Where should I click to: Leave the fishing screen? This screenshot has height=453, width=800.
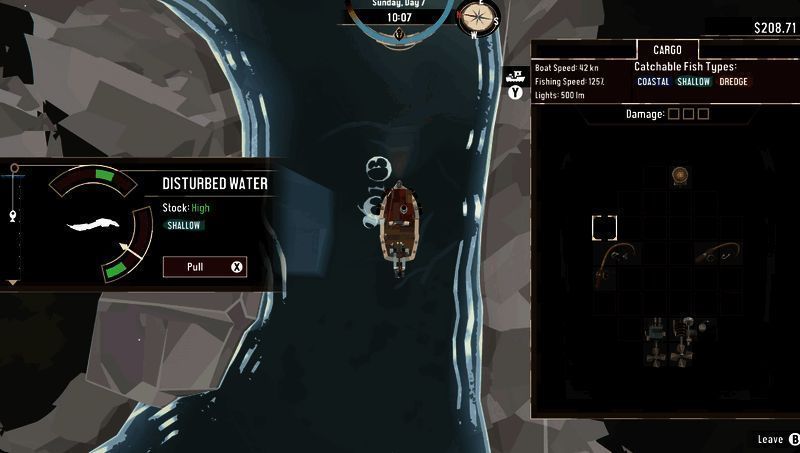coord(777,439)
